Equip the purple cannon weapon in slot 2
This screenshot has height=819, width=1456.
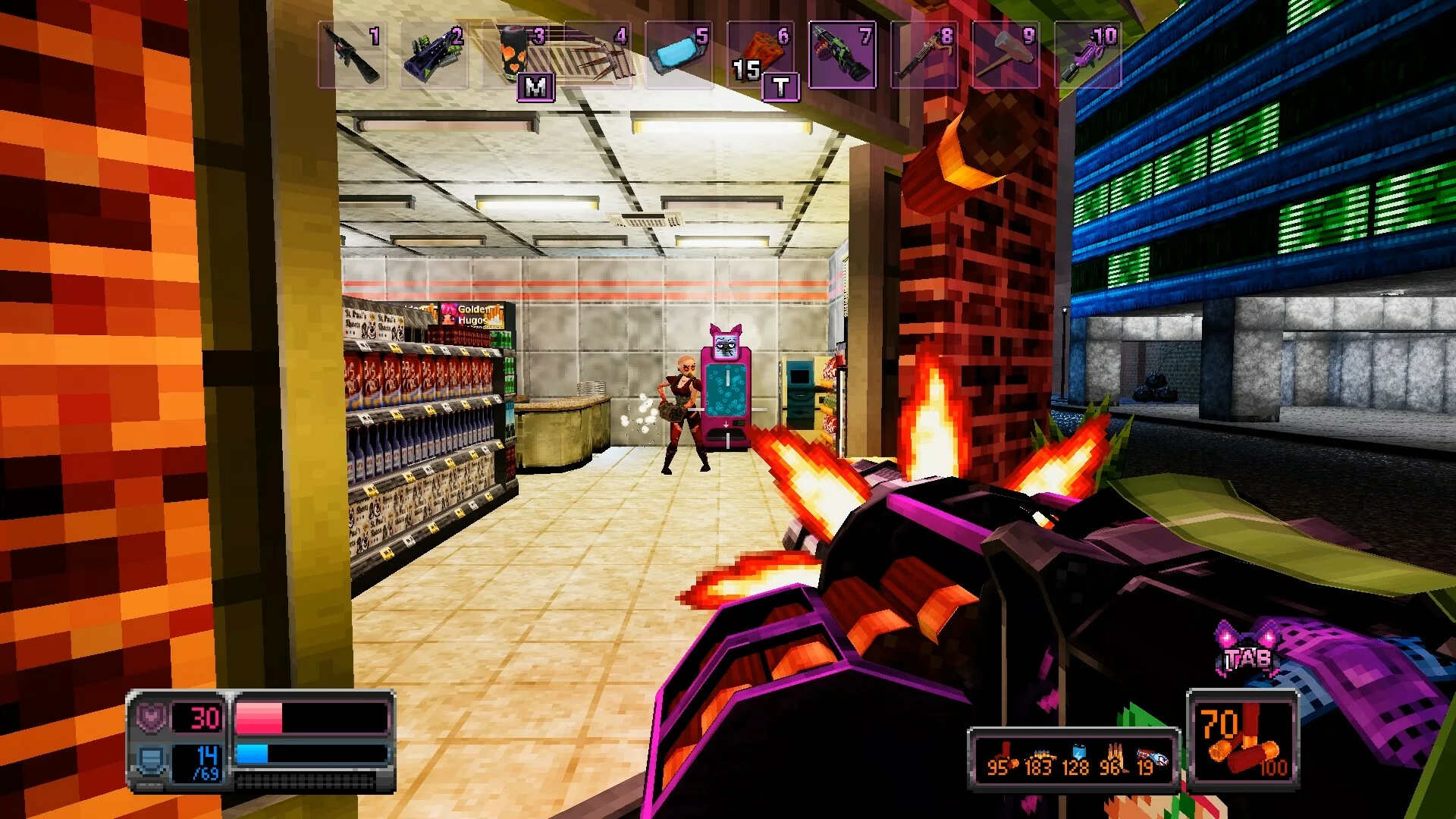(434, 55)
